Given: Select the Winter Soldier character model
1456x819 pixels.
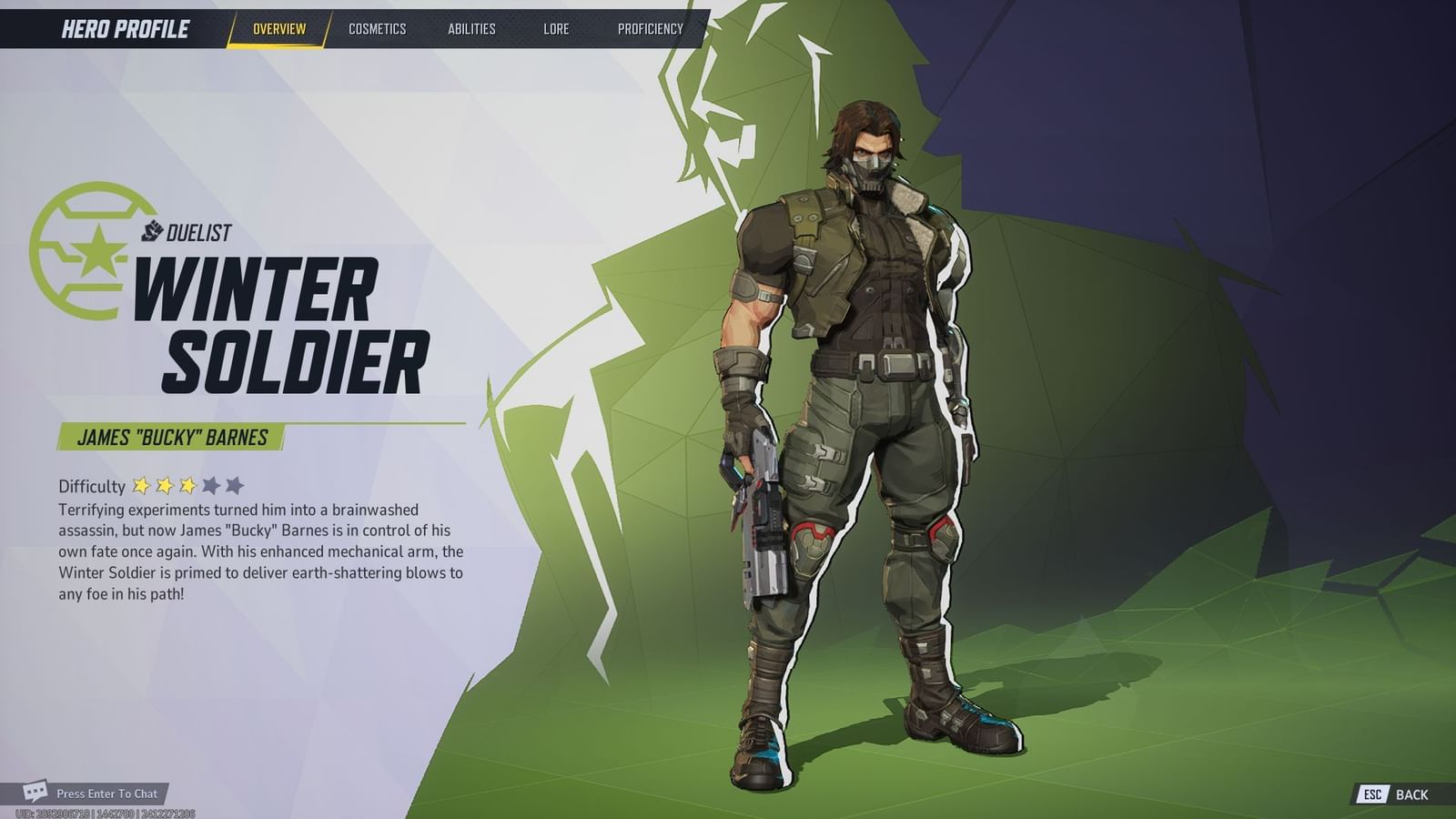Looking at the screenshot, I should pyautogui.click(x=864, y=409).
